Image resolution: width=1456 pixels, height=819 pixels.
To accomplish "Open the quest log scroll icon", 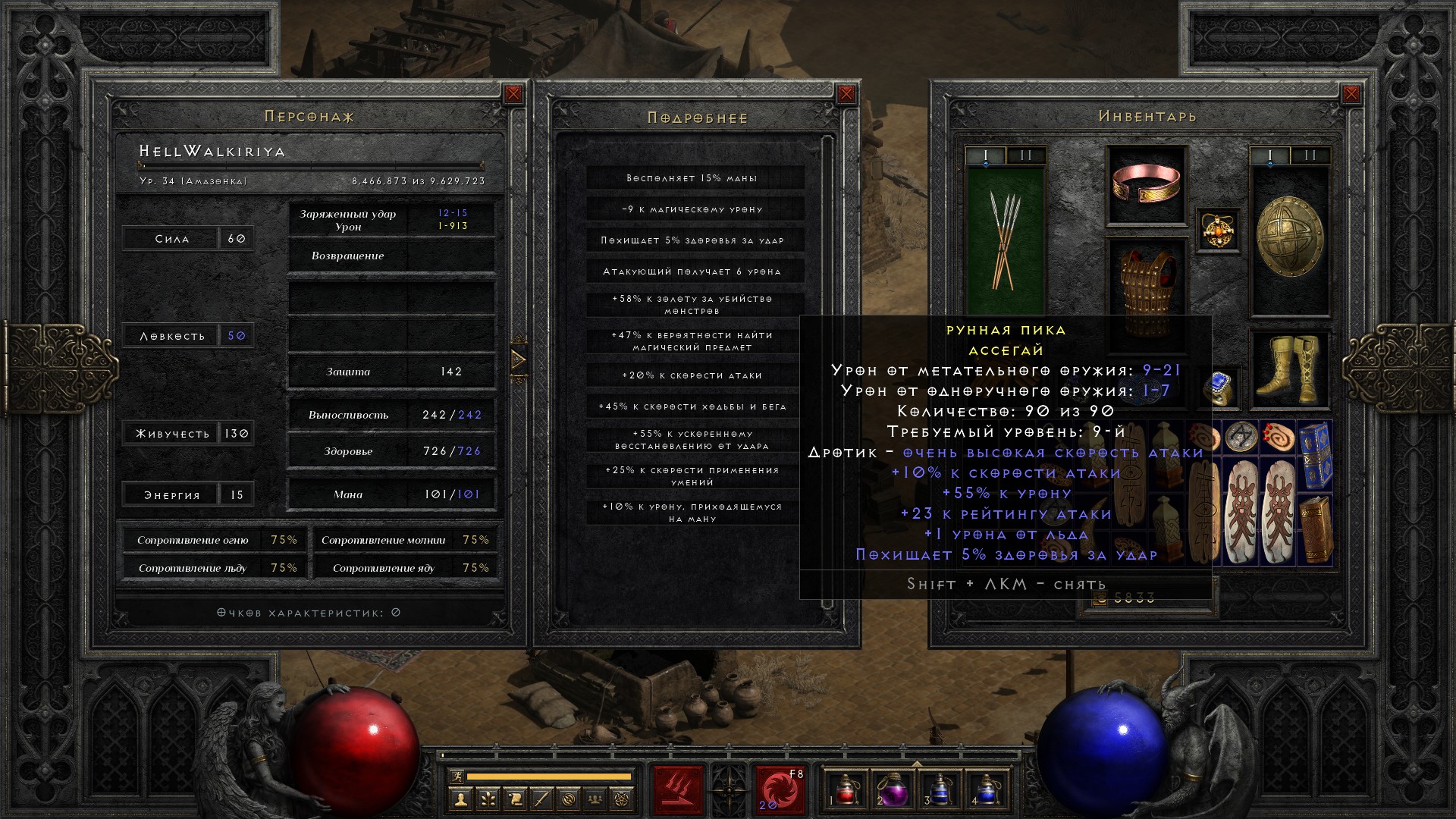I will (515, 799).
